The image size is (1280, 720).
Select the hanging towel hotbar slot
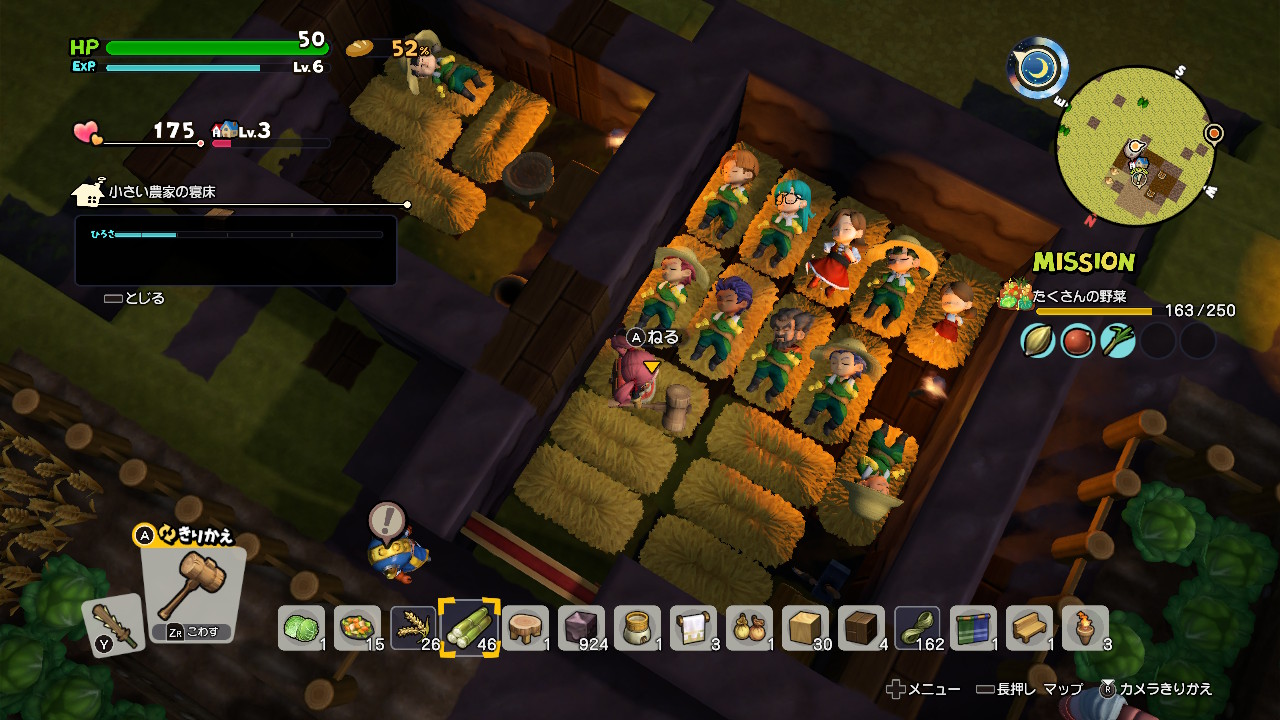693,628
